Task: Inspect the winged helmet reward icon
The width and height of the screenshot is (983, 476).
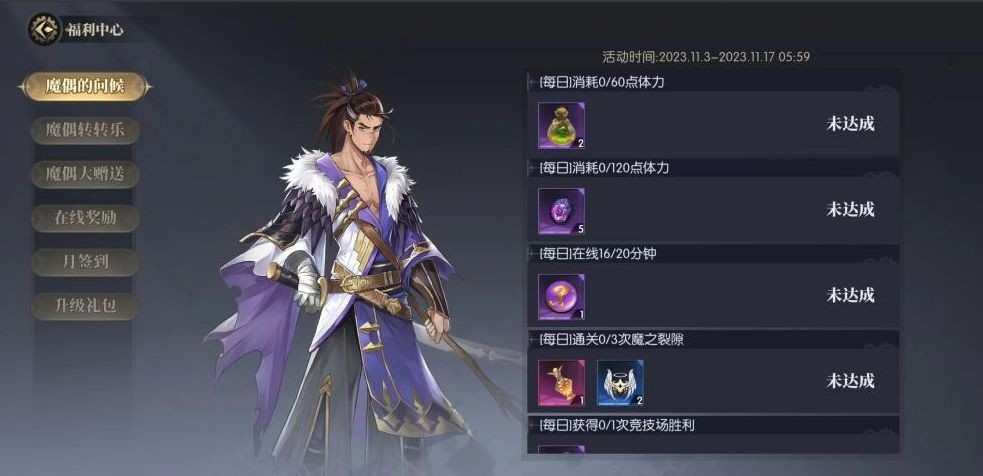Action: click(620, 382)
